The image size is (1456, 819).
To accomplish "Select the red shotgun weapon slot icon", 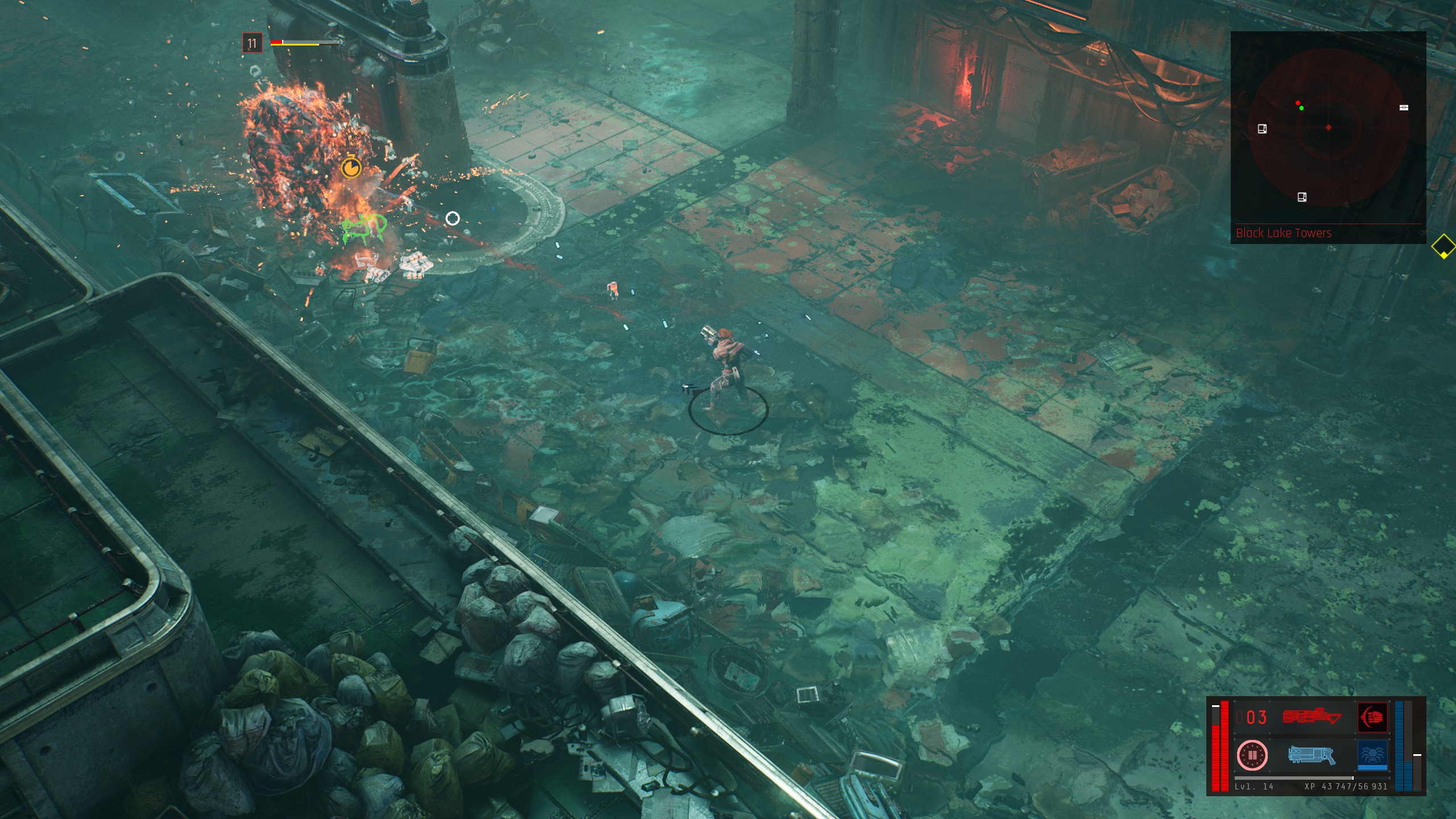I will tap(1314, 717).
